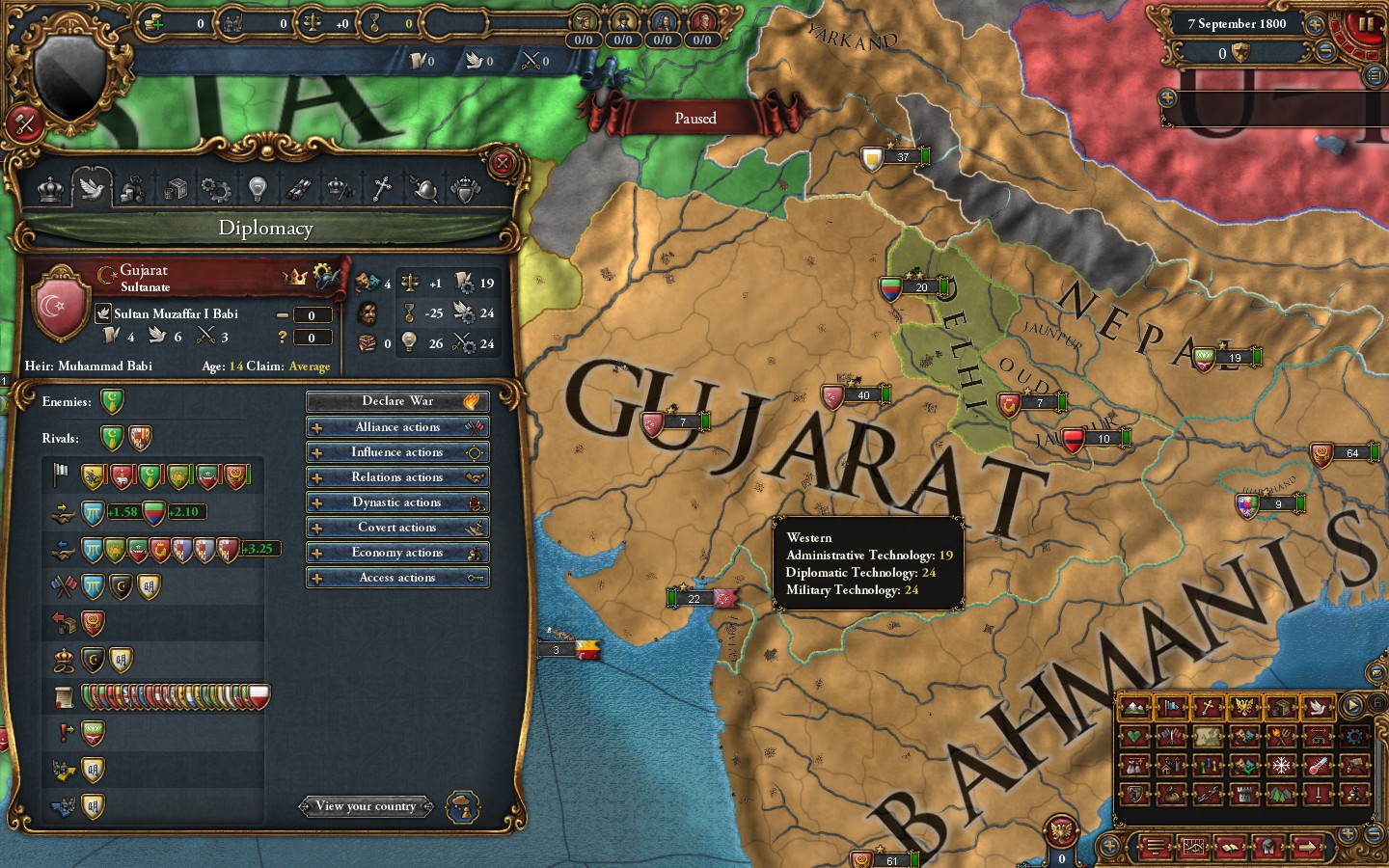The image size is (1389, 868).
Task: Open the Technology tab with the gears icon
Action: pyautogui.click(x=215, y=190)
